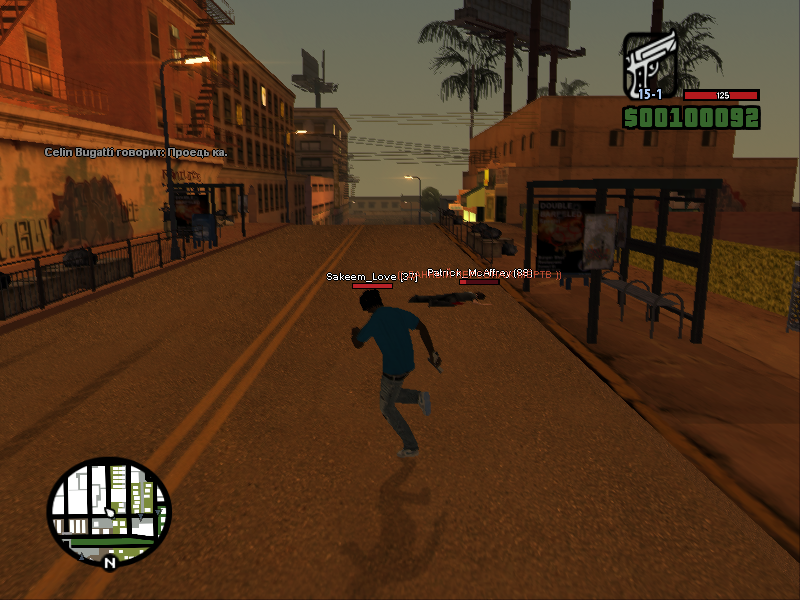Click the Celin Bugatti chat message

(135, 152)
